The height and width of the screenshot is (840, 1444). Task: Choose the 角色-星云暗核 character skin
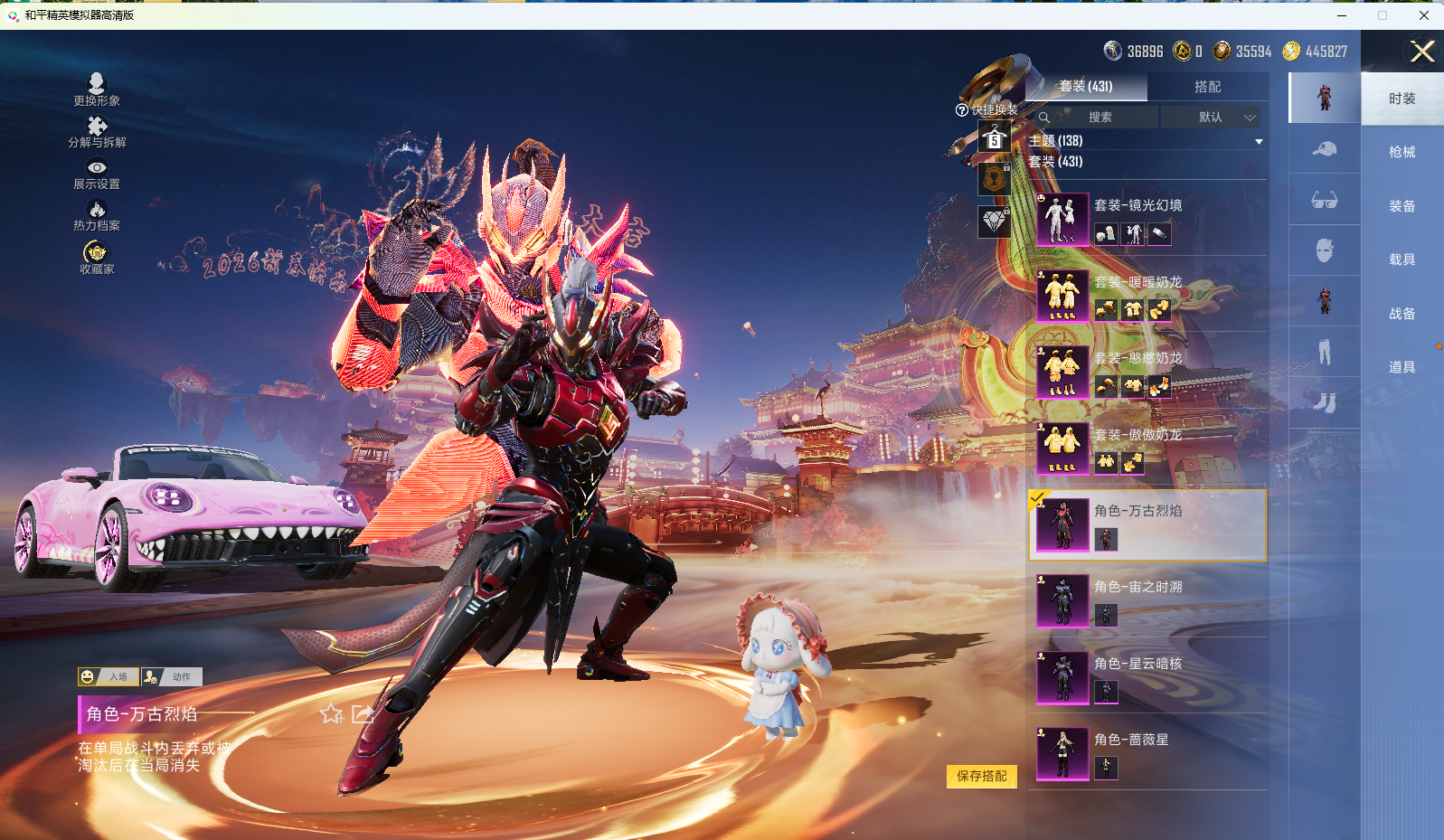1148,677
